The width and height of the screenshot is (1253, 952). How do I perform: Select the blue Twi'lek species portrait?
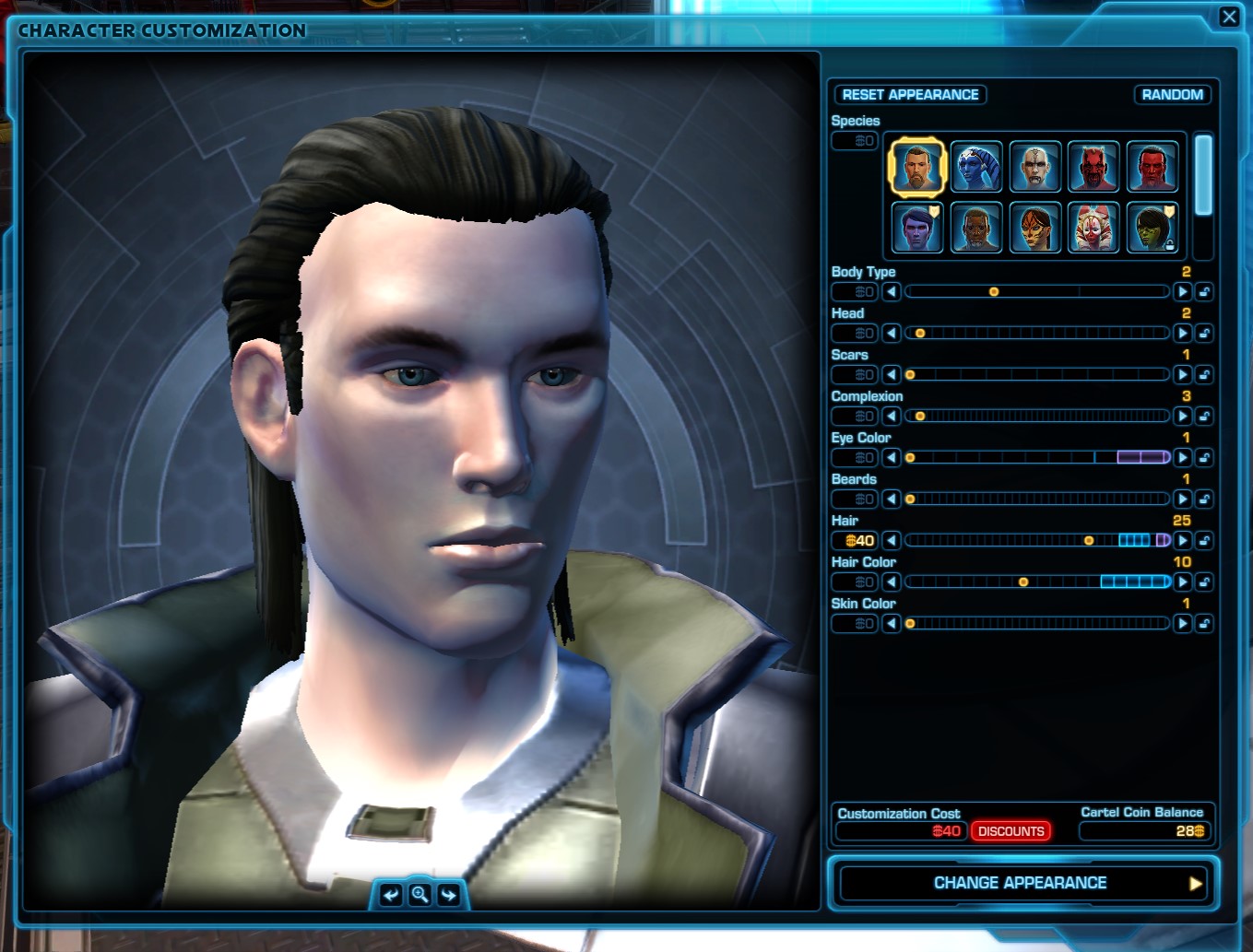point(975,167)
